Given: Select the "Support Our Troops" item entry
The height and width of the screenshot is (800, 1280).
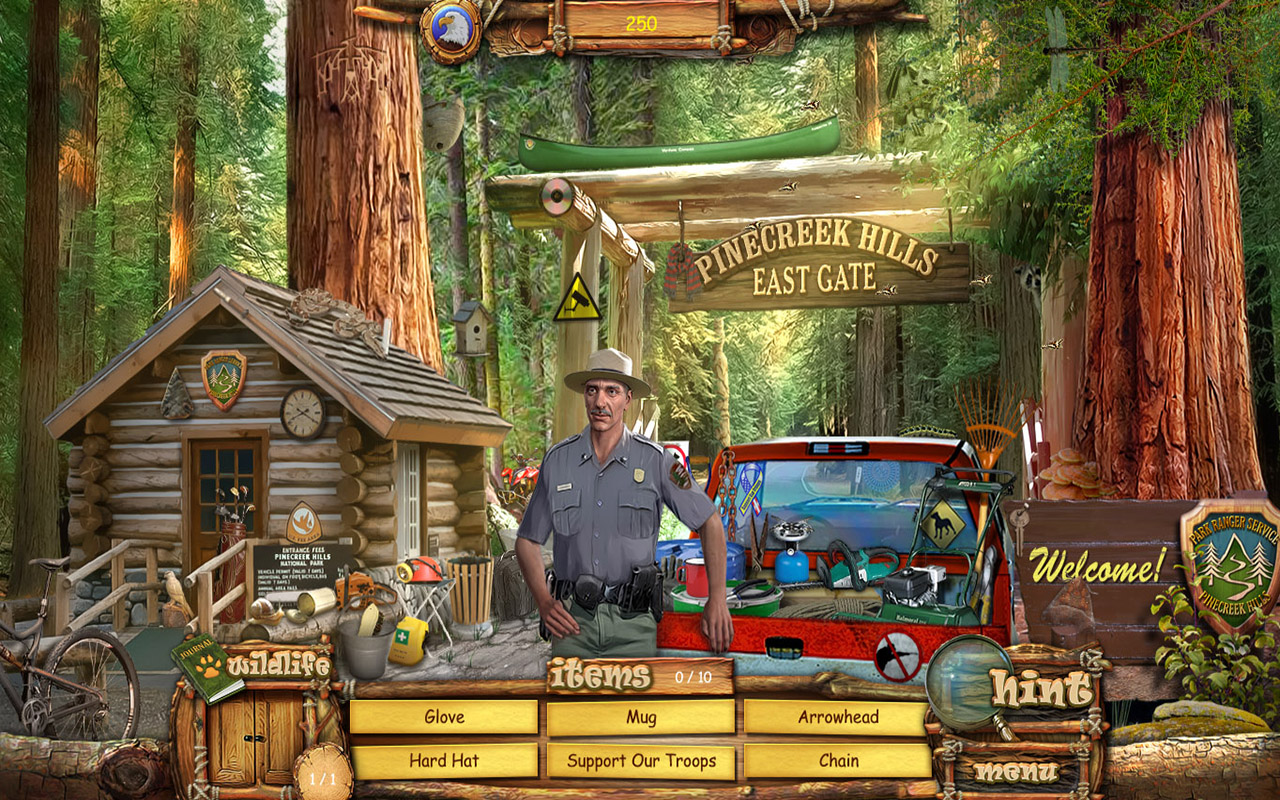Looking at the screenshot, I should 640,760.
